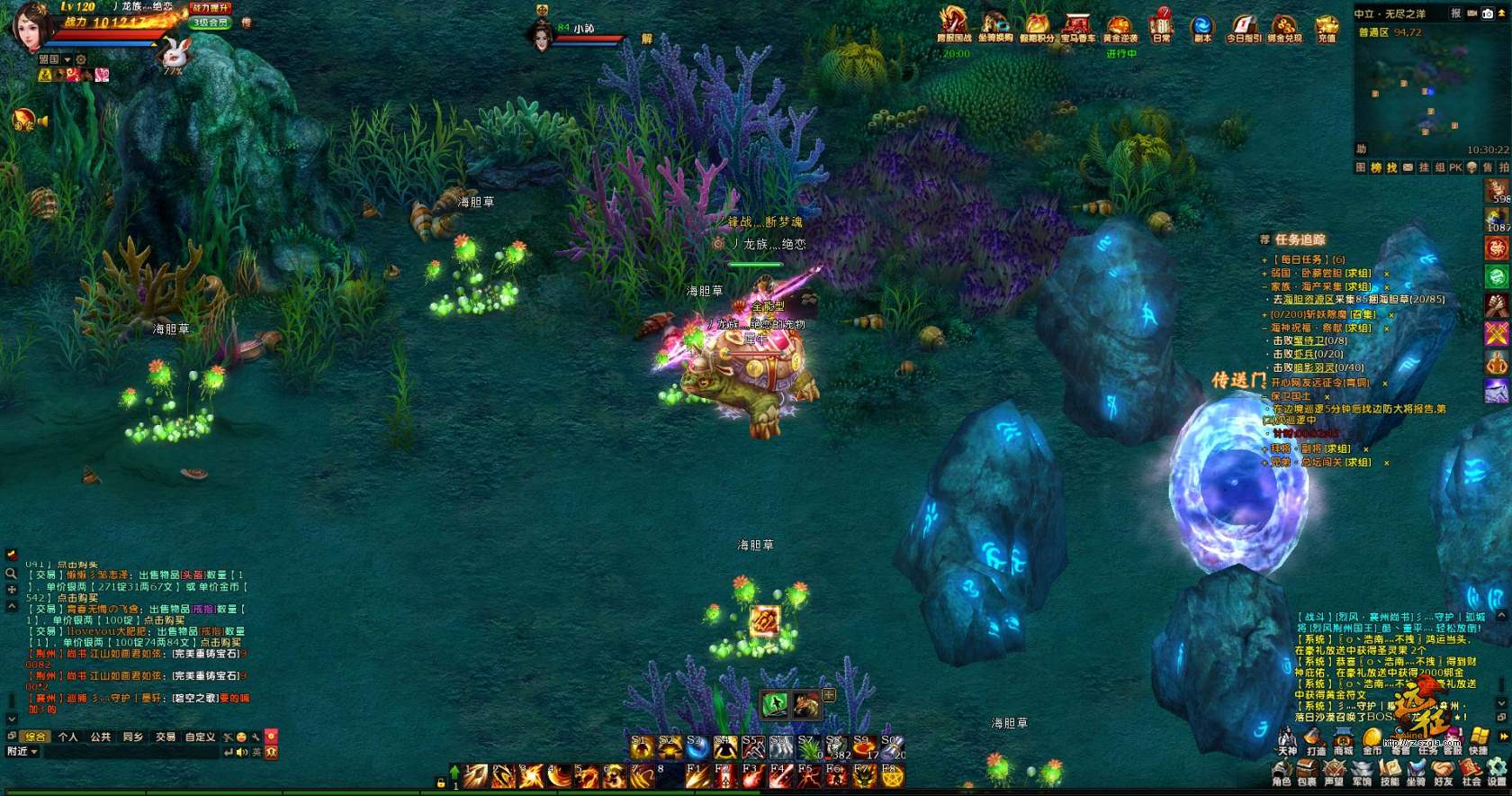
Task: Open the 设置 settings gear
Action: click(x=1497, y=771)
